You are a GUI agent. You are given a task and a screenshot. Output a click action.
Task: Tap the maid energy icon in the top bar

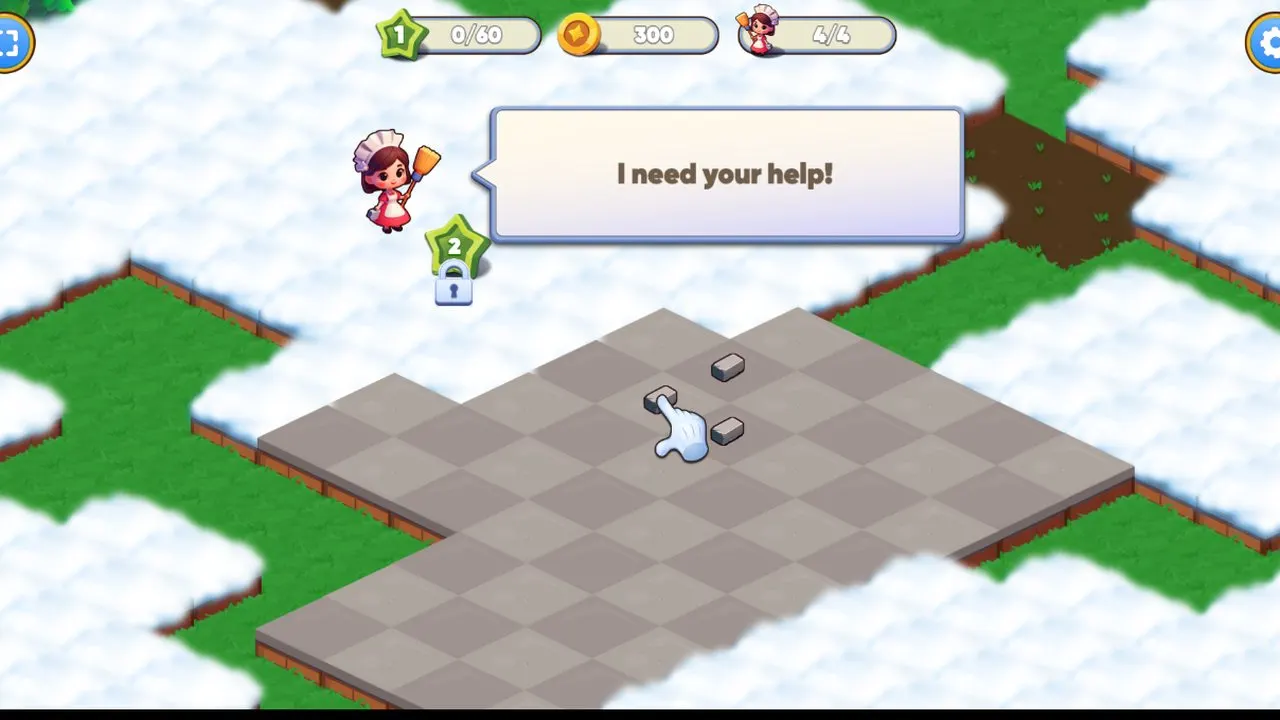pyautogui.click(x=760, y=35)
